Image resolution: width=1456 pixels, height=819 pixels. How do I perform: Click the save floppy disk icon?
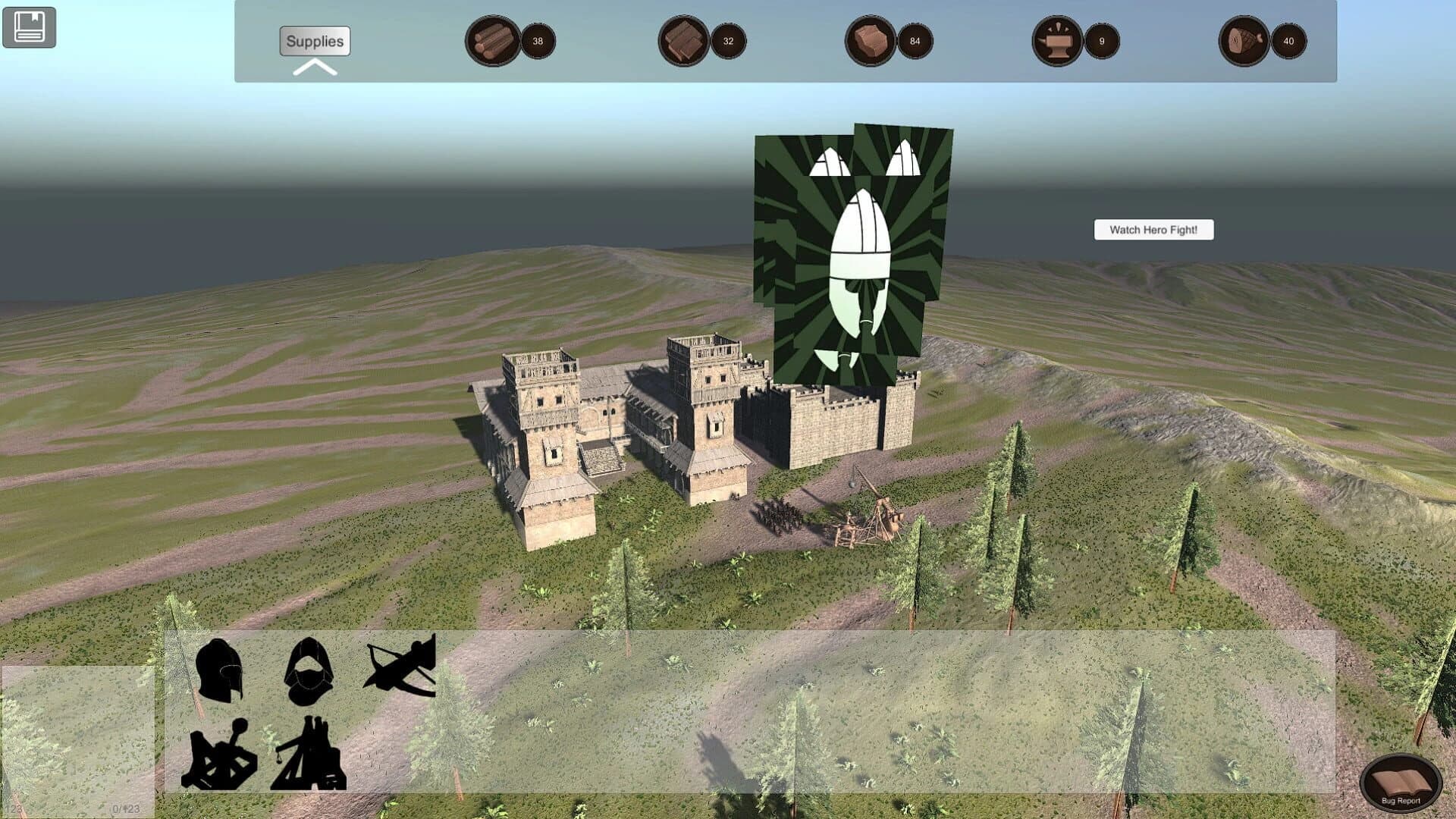click(x=29, y=26)
